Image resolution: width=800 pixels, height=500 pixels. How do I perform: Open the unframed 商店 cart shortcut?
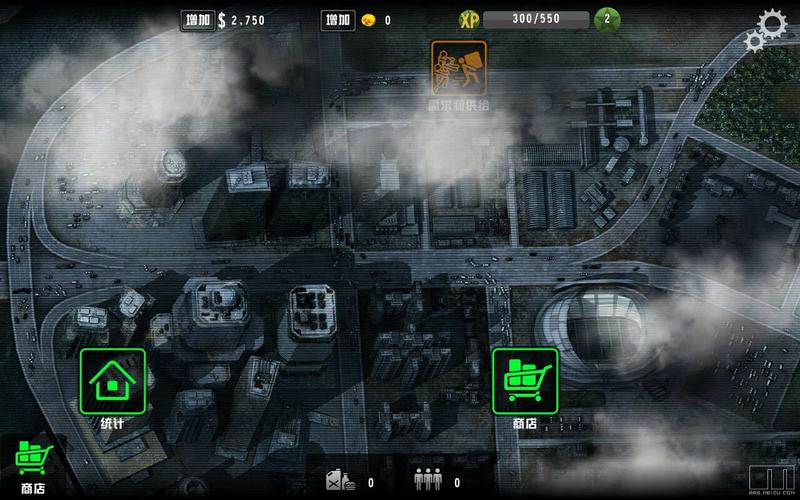pyautogui.click(x=29, y=462)
